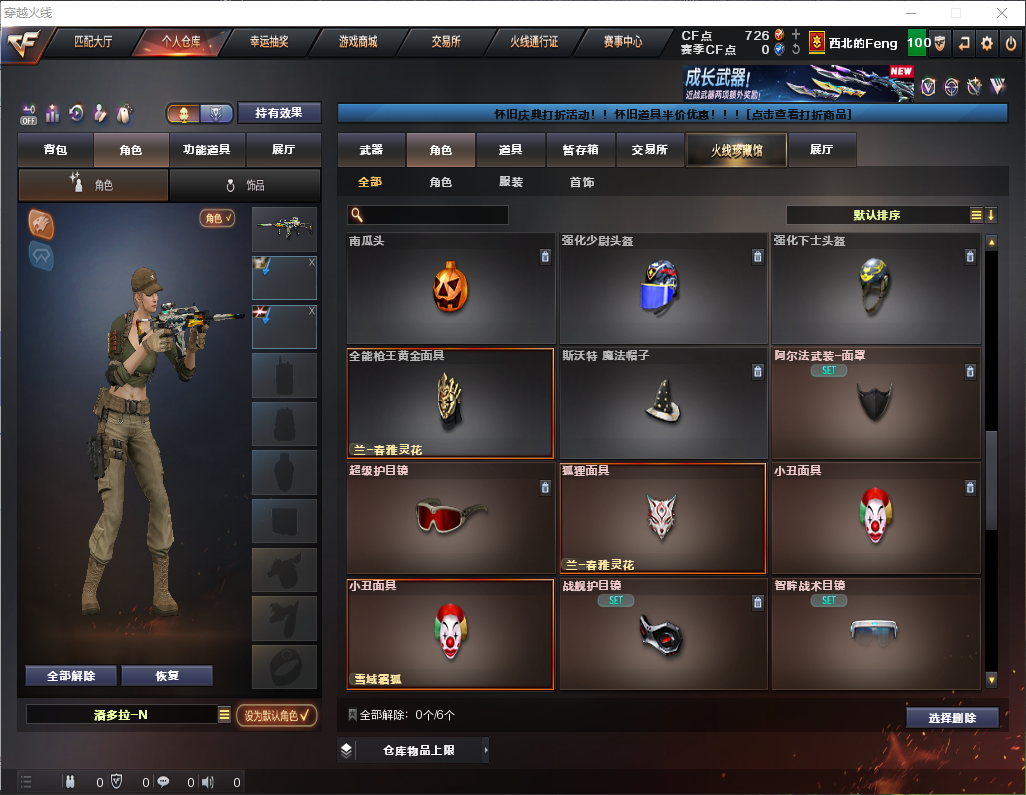
Task: Click the 全部解除 unequip-all button
Action: click(71, 676)
